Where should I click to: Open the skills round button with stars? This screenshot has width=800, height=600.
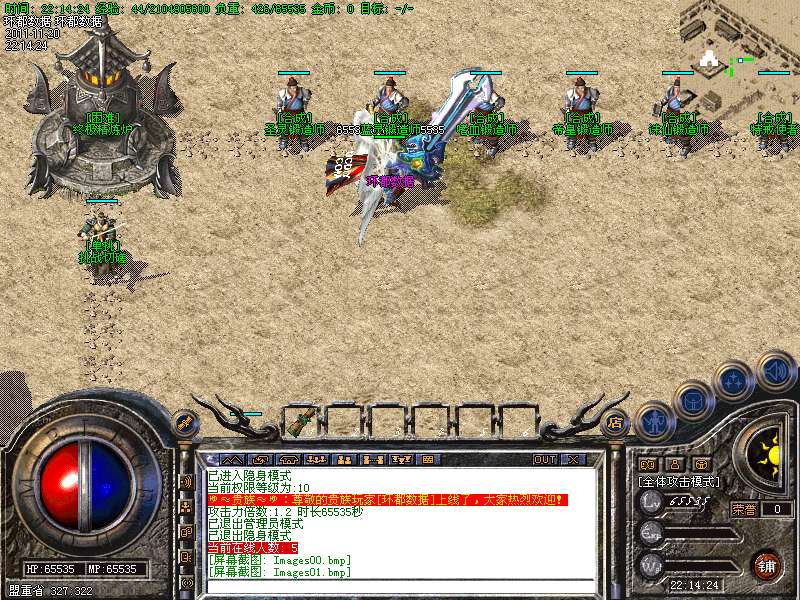(x=733, y=381)
